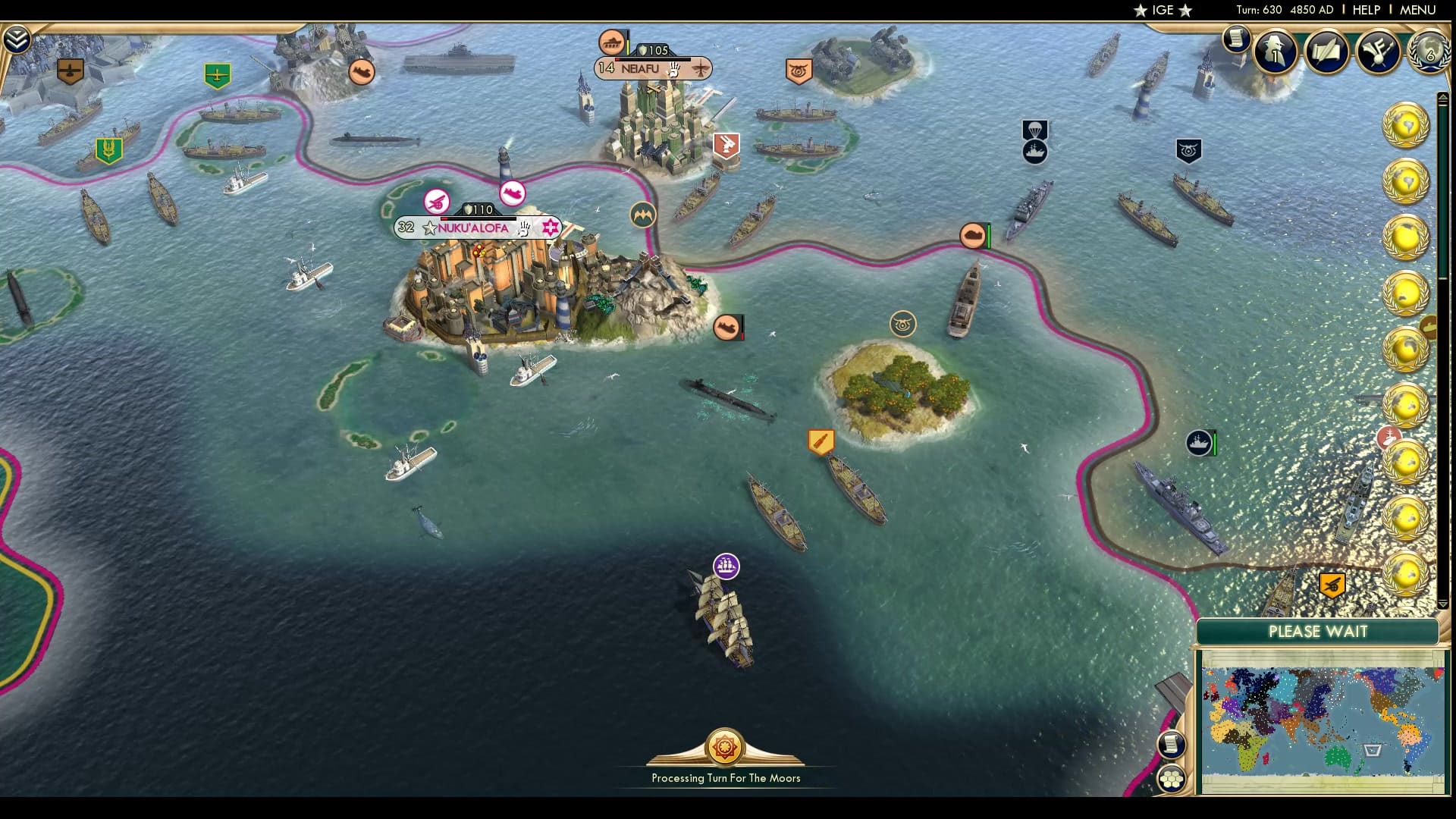1456x819 pixels.
Task: Open the notification log scroll icon
Action: click(1235, 38)
